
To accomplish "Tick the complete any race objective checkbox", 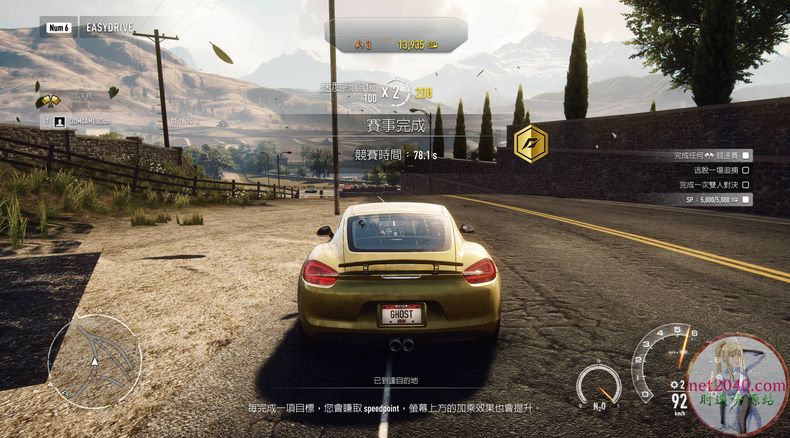I will 746,156.
